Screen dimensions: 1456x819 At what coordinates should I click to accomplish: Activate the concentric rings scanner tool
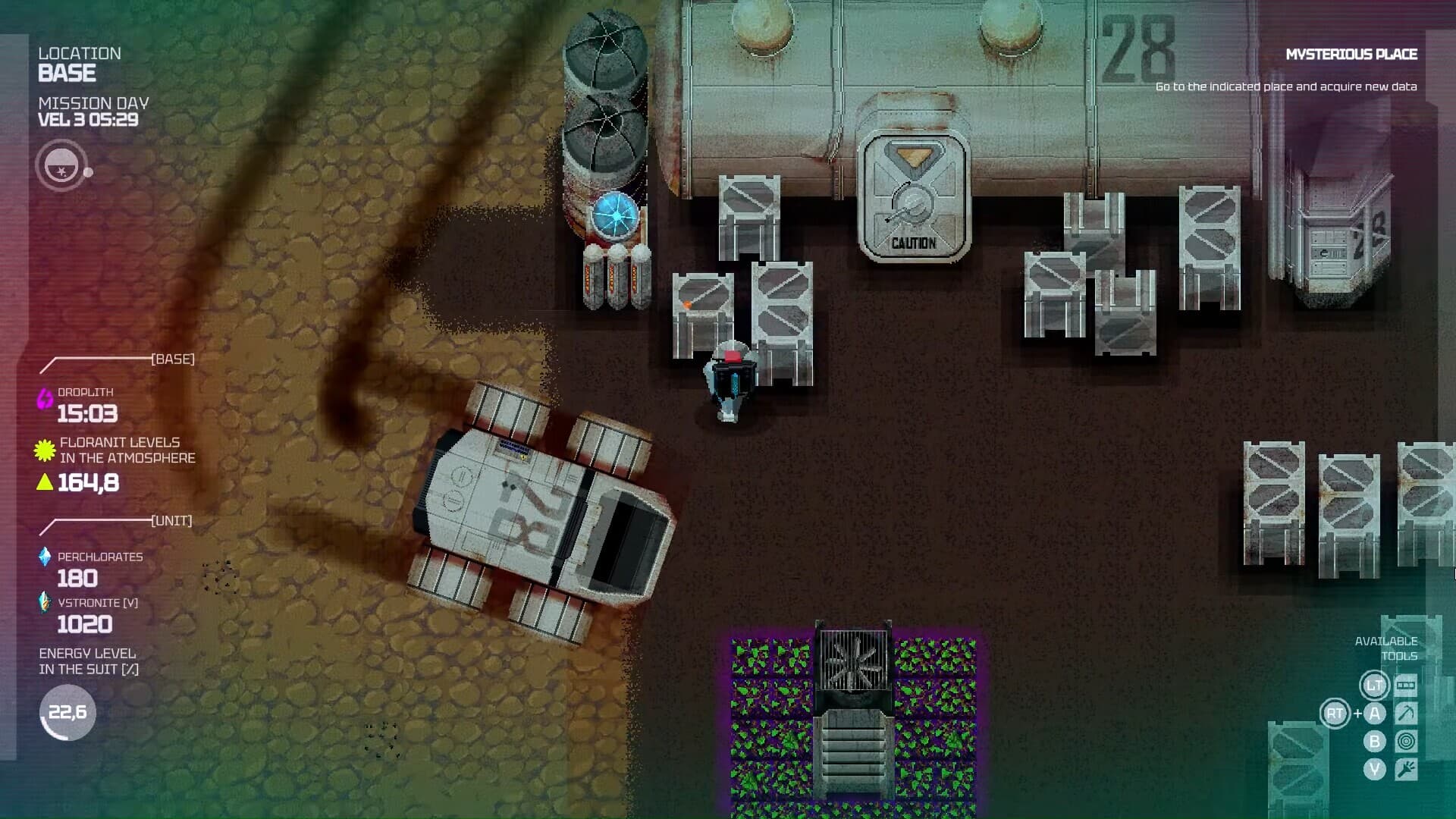click(1405, 742)
